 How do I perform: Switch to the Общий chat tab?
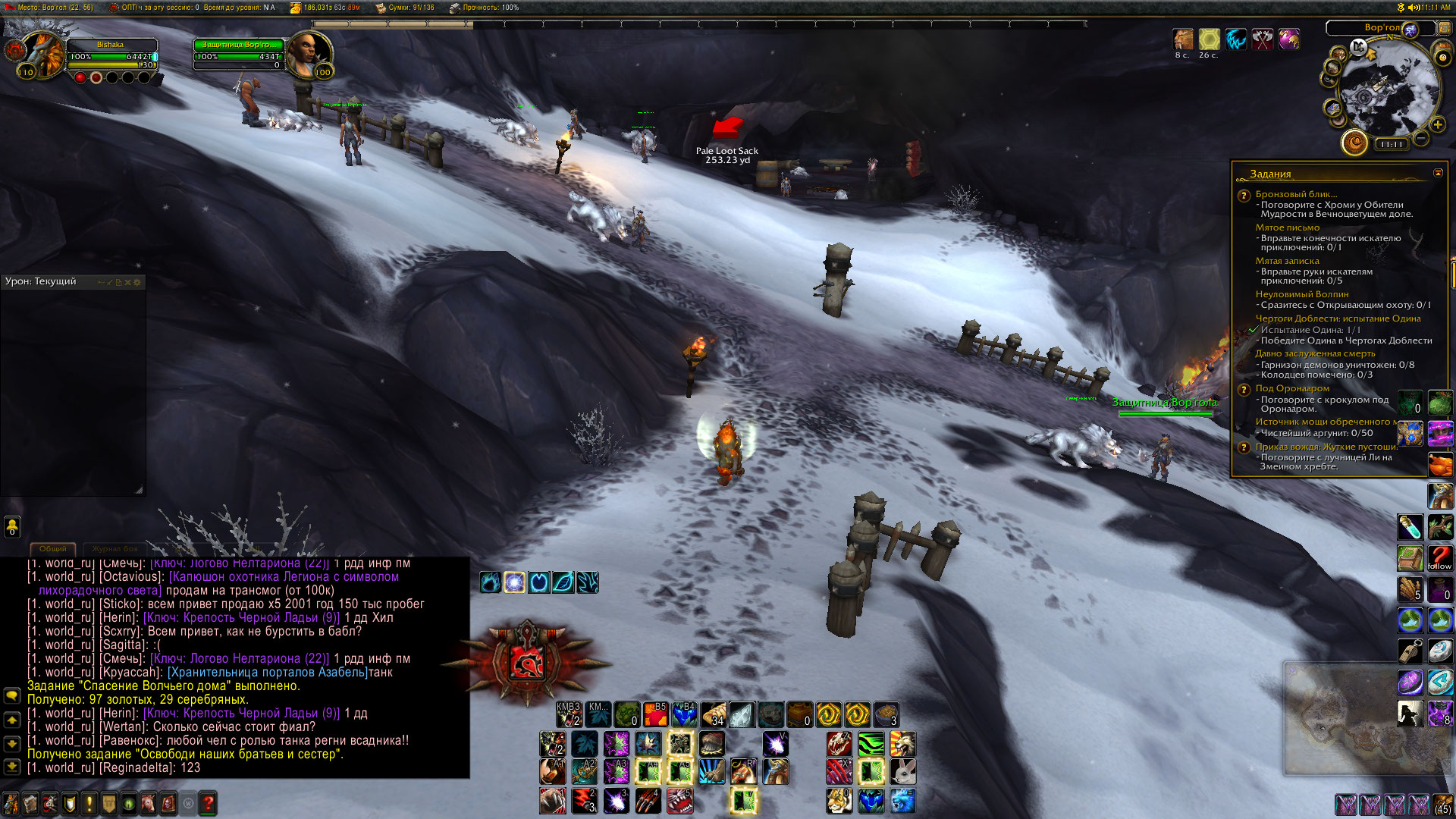point(52,548)
